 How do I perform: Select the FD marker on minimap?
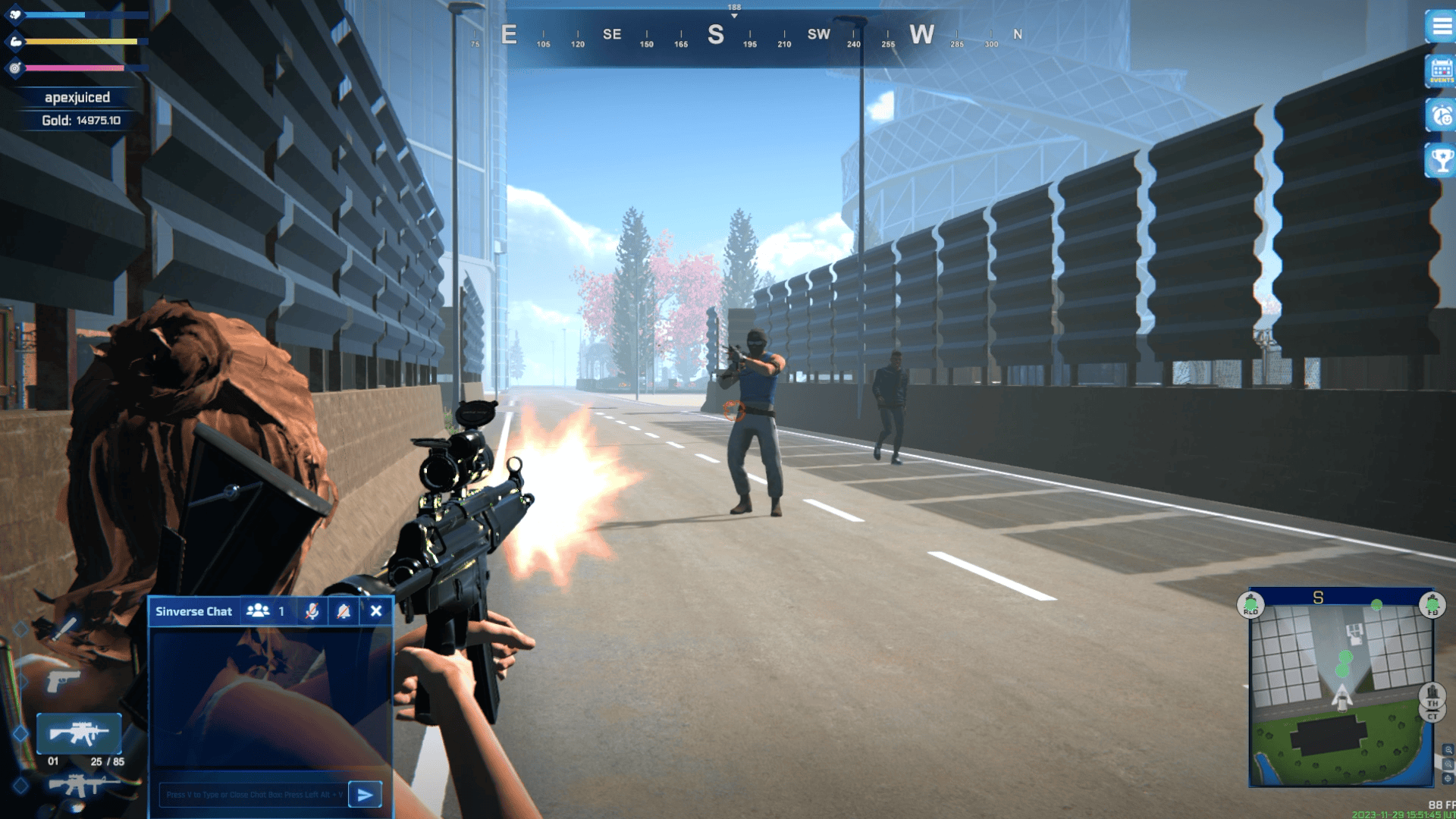[1432, 605]
